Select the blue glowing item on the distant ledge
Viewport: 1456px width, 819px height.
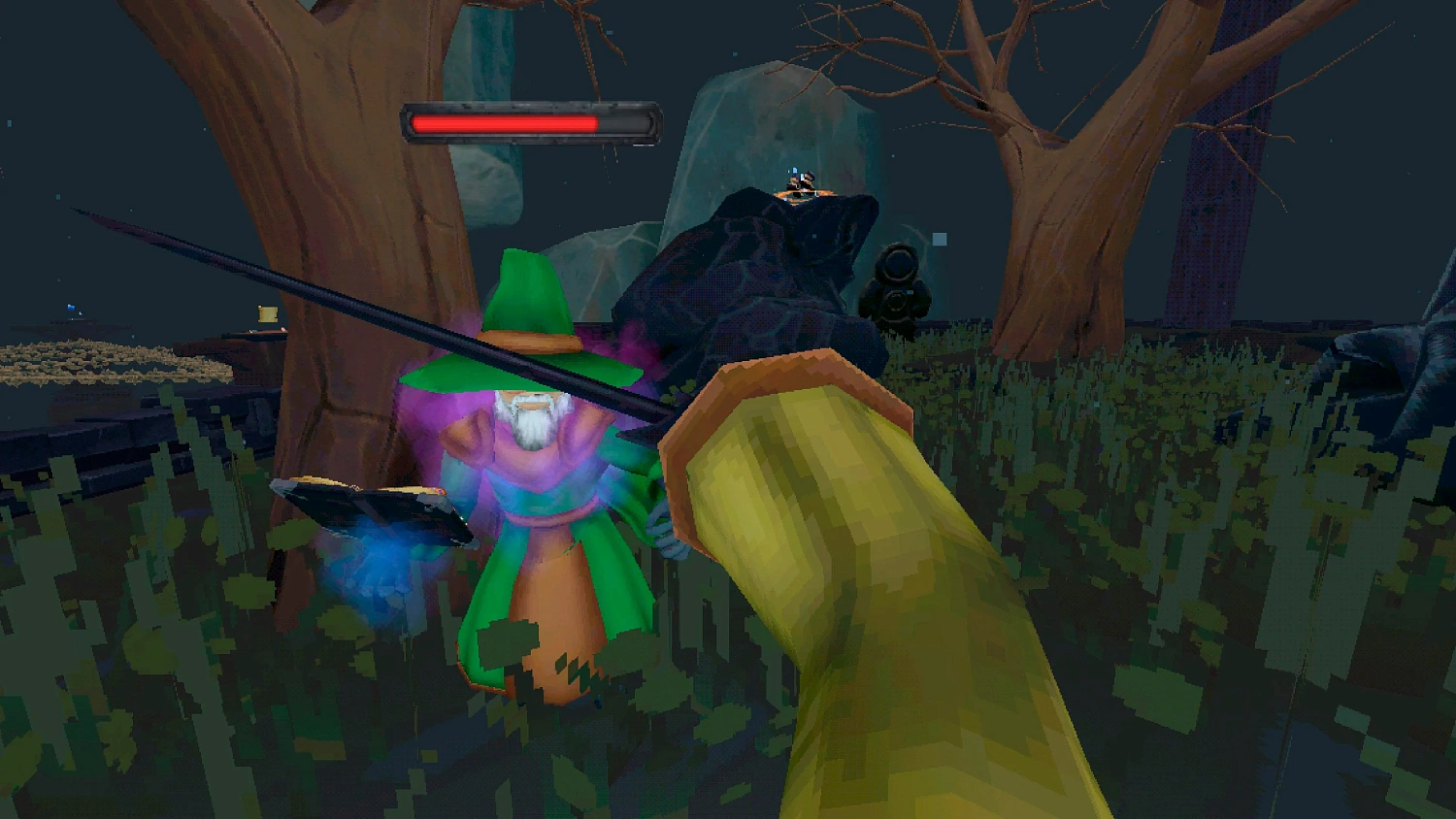pyautogui.click(x=68, y=306)
